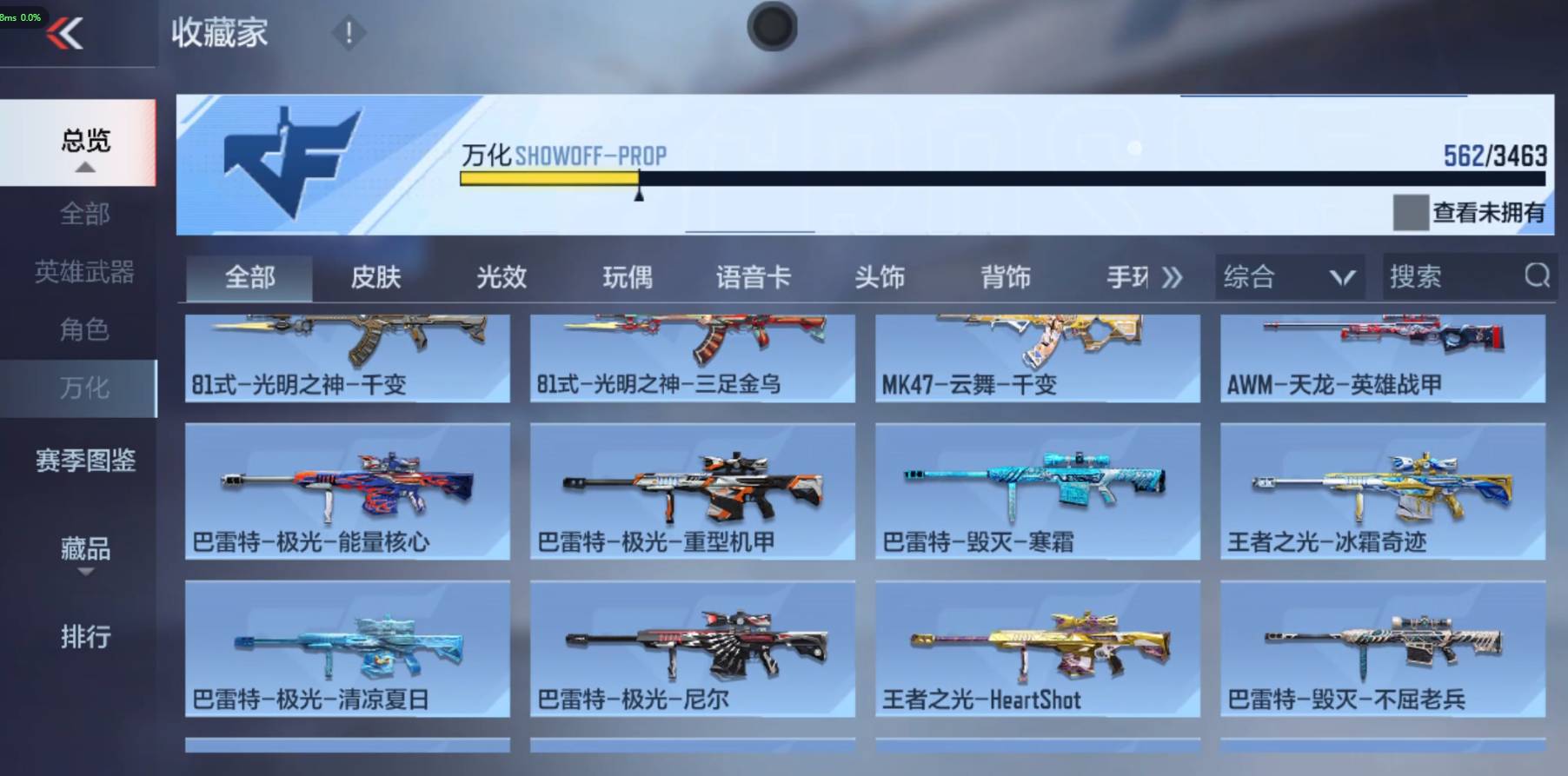Open the 排行 ranking section
1568x776 pixels.
pos(84,638)
